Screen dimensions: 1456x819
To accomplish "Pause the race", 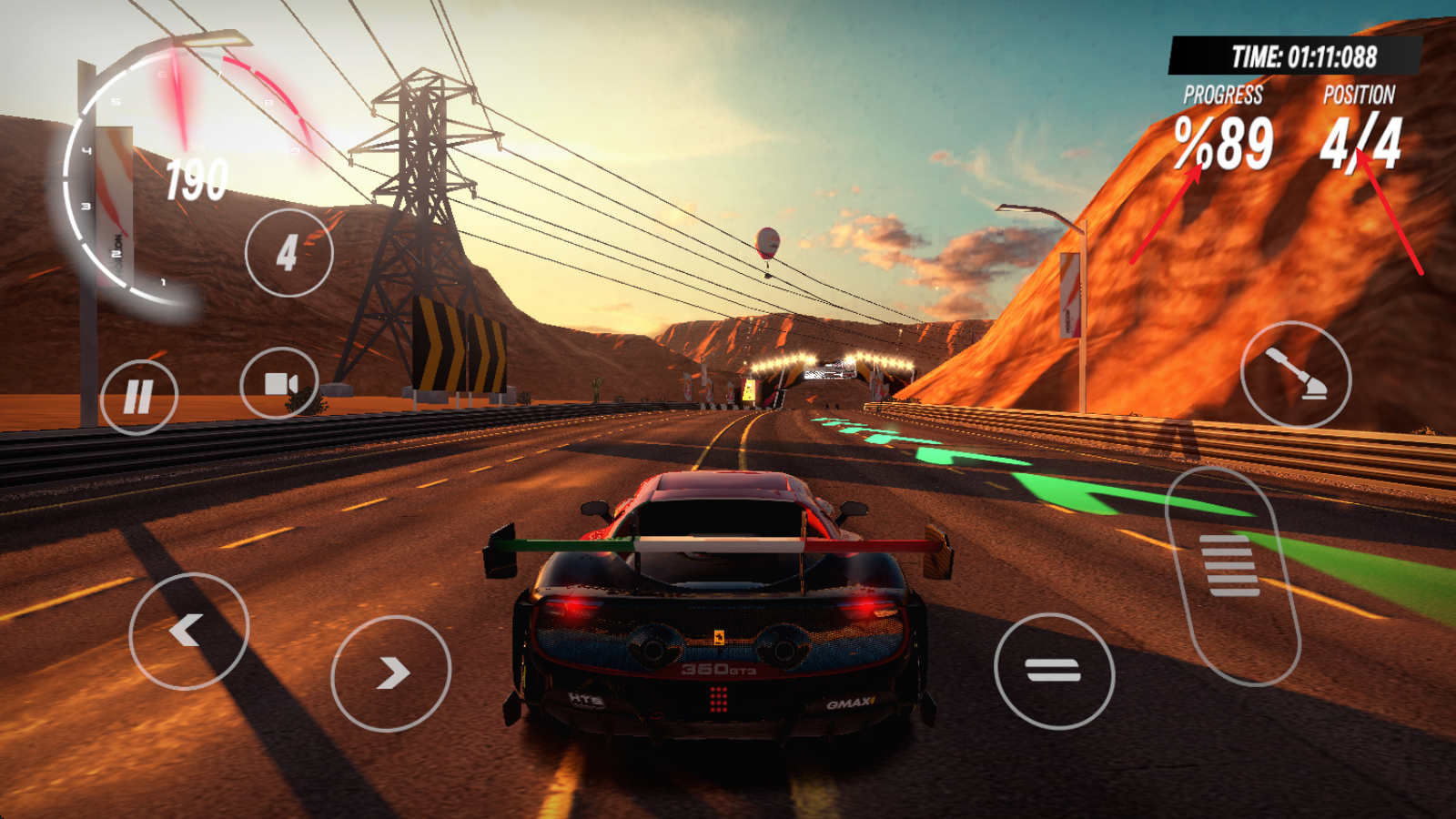I will pos(138,397).
